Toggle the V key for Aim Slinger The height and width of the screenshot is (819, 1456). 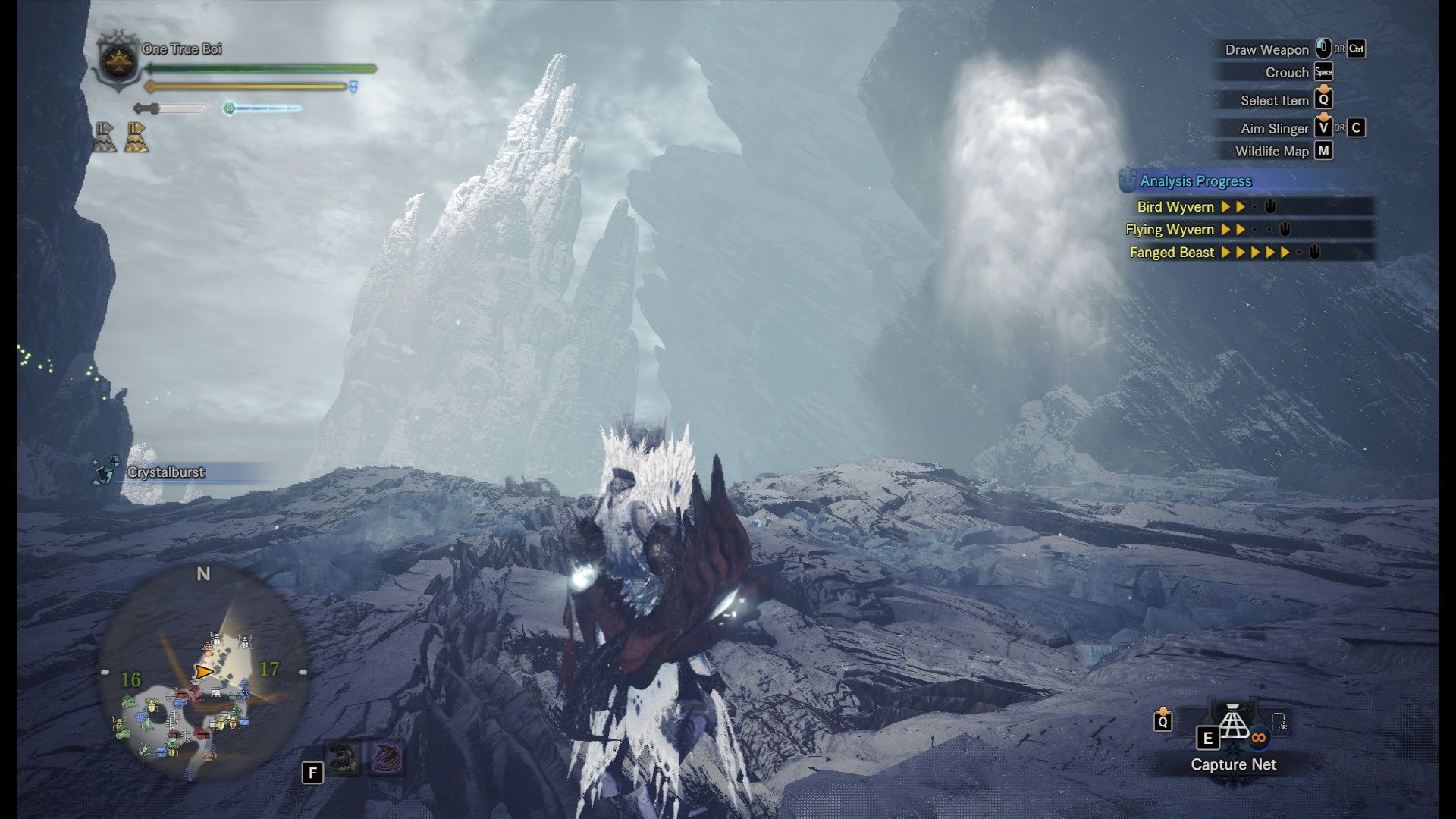pyautogui.click(x=1323, y=128)
